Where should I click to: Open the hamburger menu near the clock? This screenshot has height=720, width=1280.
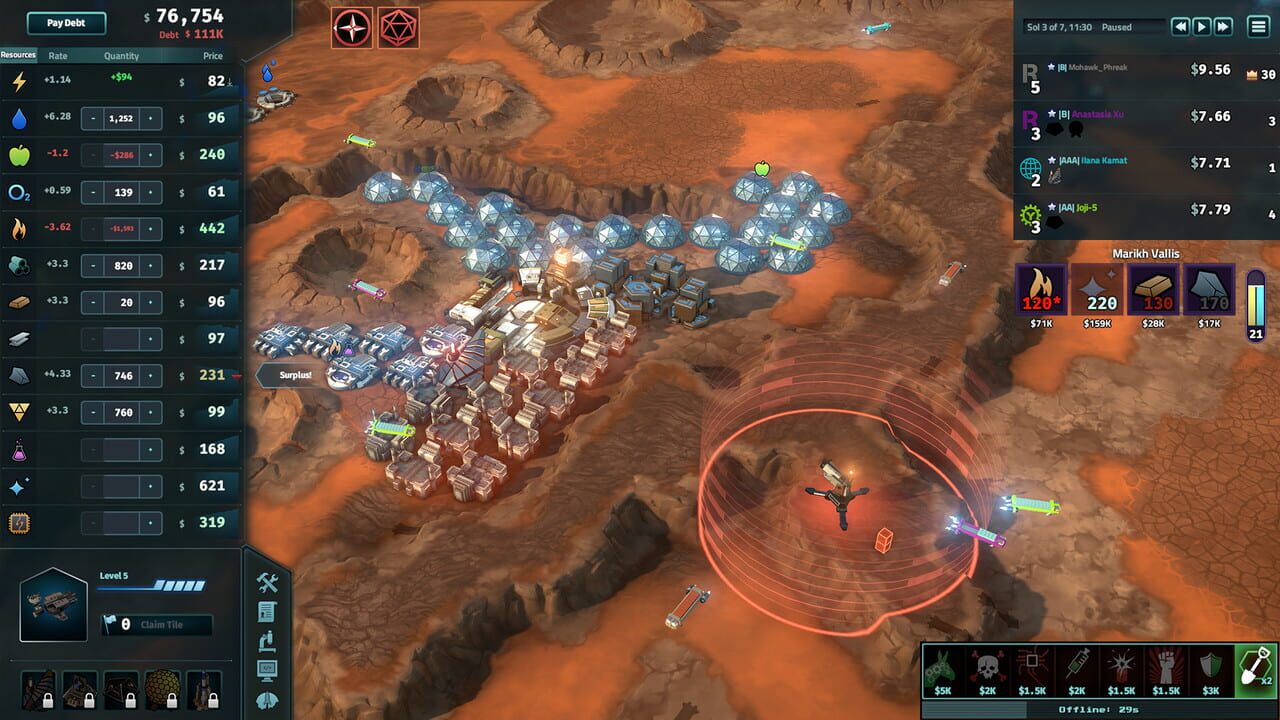click(x=1257, y=26)
